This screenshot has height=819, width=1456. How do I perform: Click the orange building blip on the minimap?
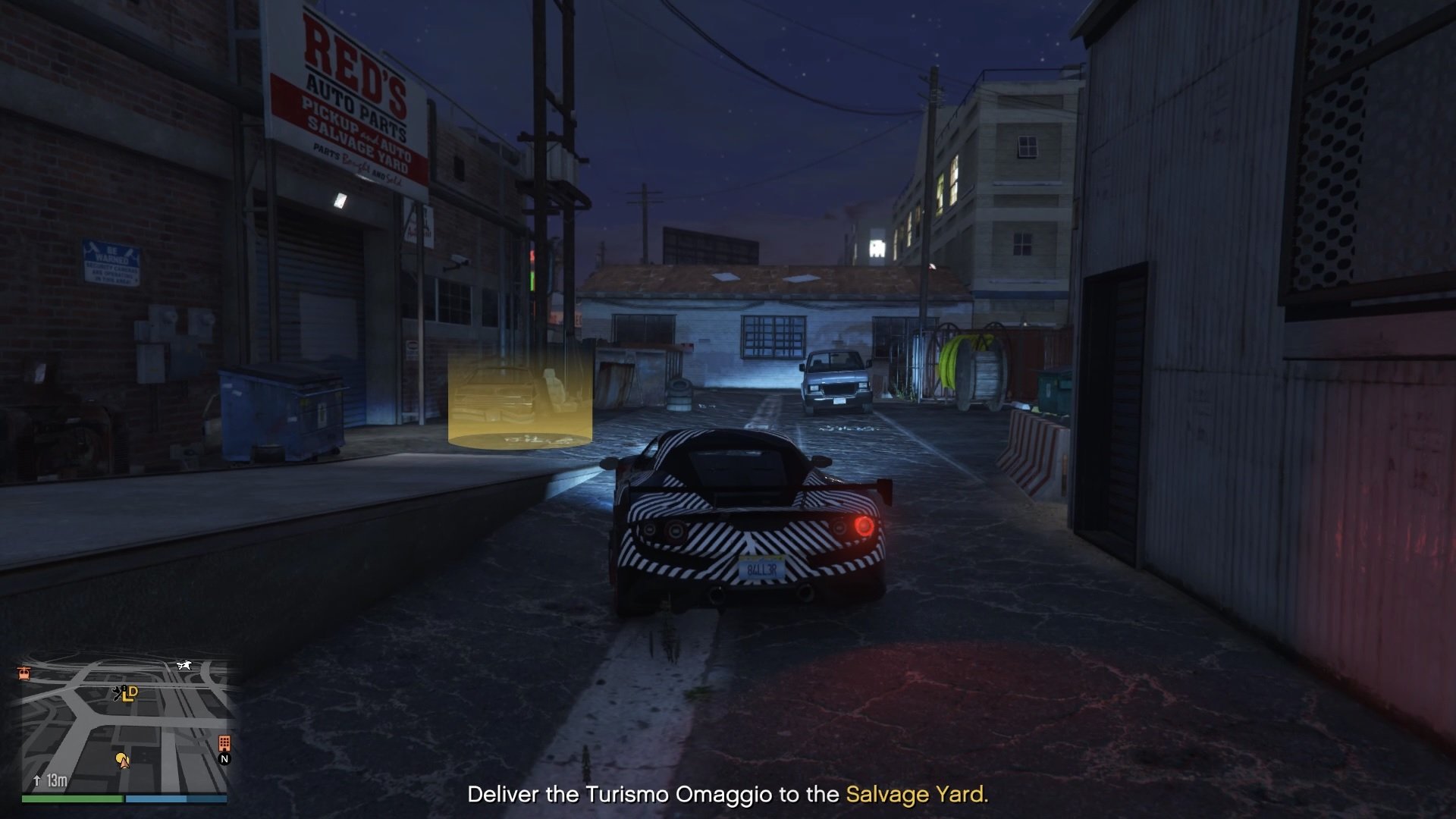tap(224, 743)
